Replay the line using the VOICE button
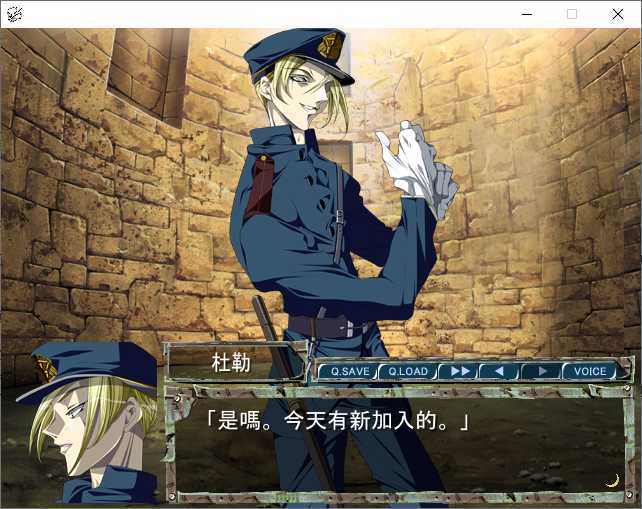This screenshot has height=509, width=642. pos(590,371)
